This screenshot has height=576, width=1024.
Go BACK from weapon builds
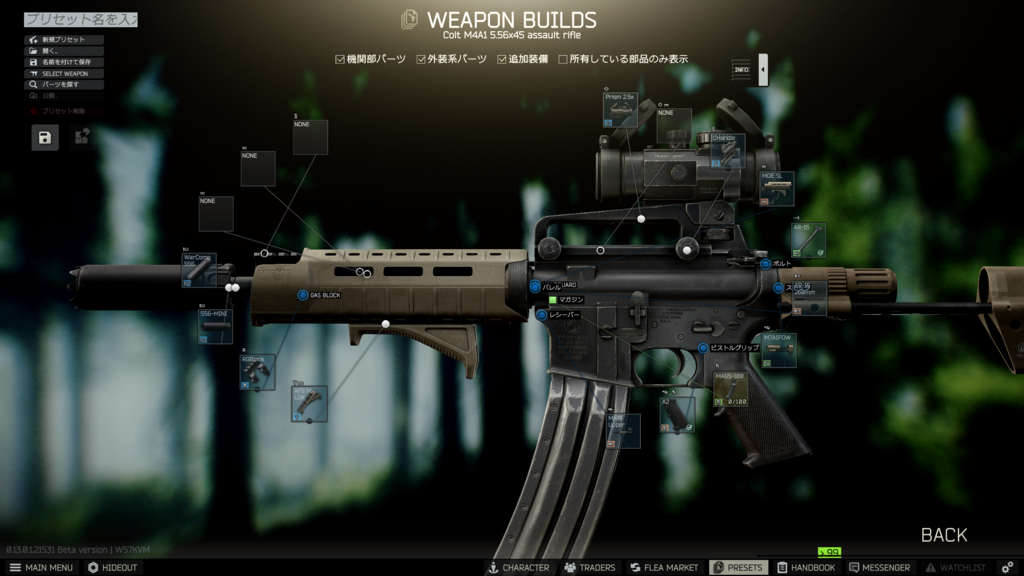tap(943, 535)
